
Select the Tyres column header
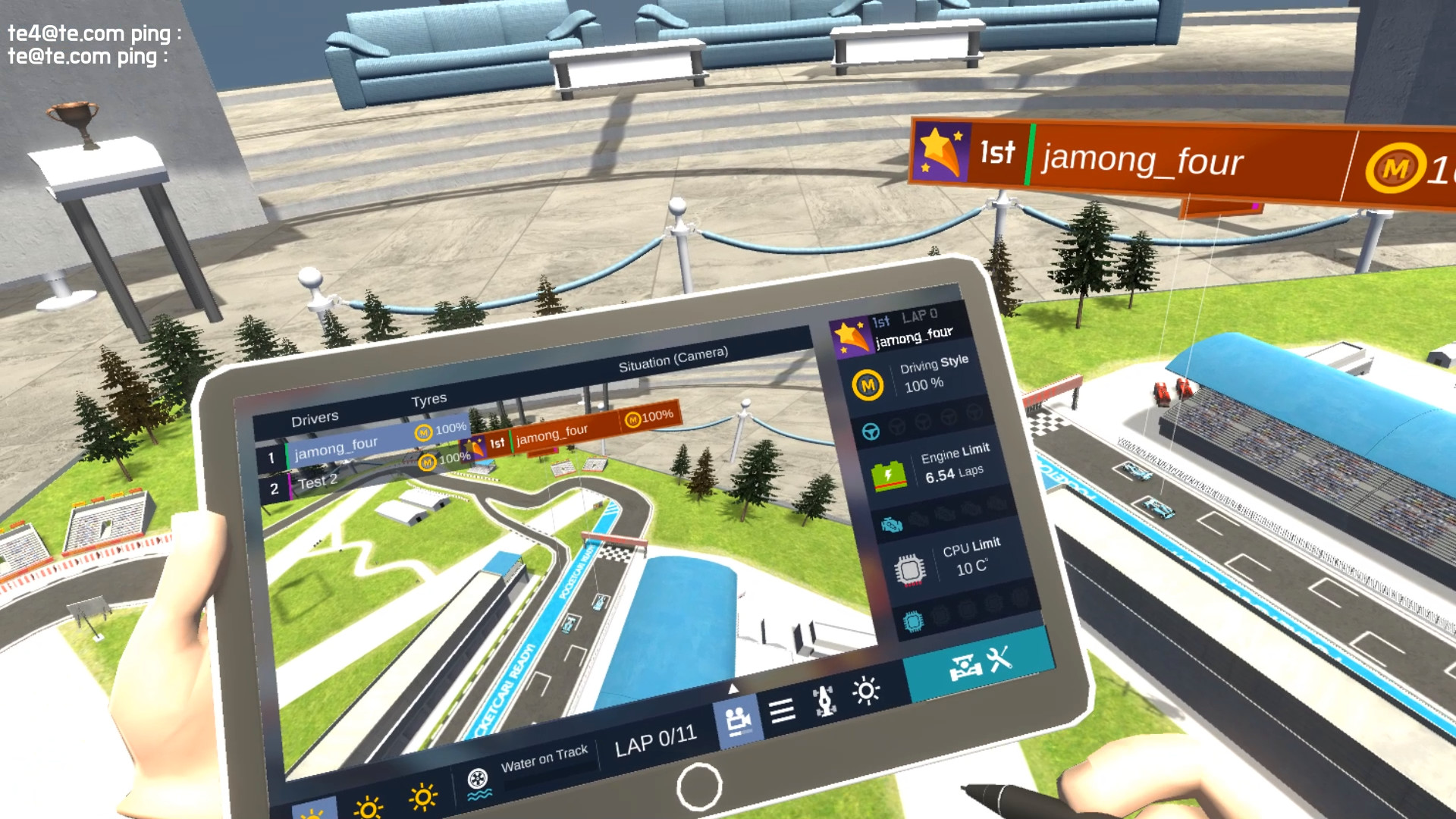click(429, 398)
